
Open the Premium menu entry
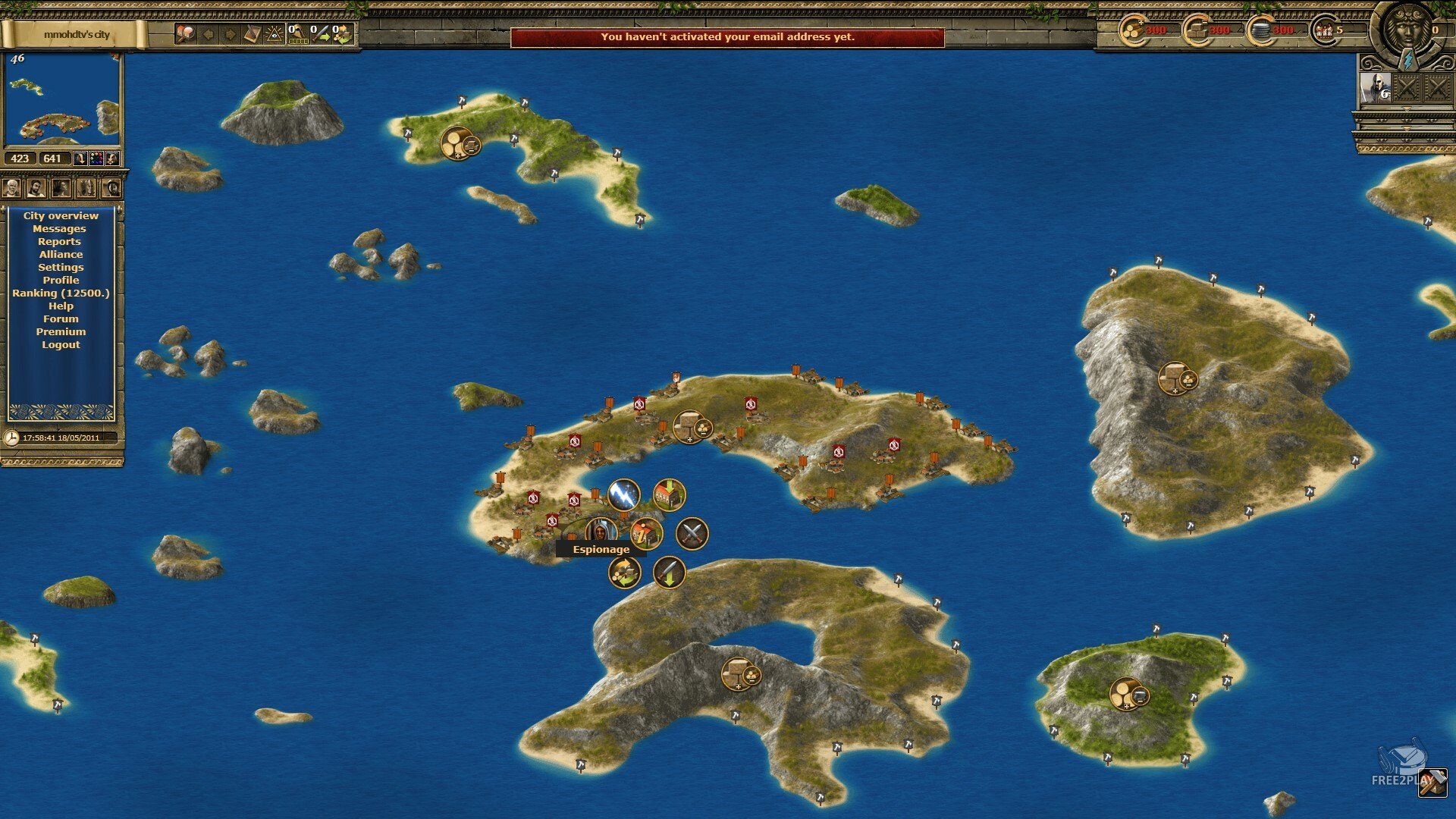point(61,332)
